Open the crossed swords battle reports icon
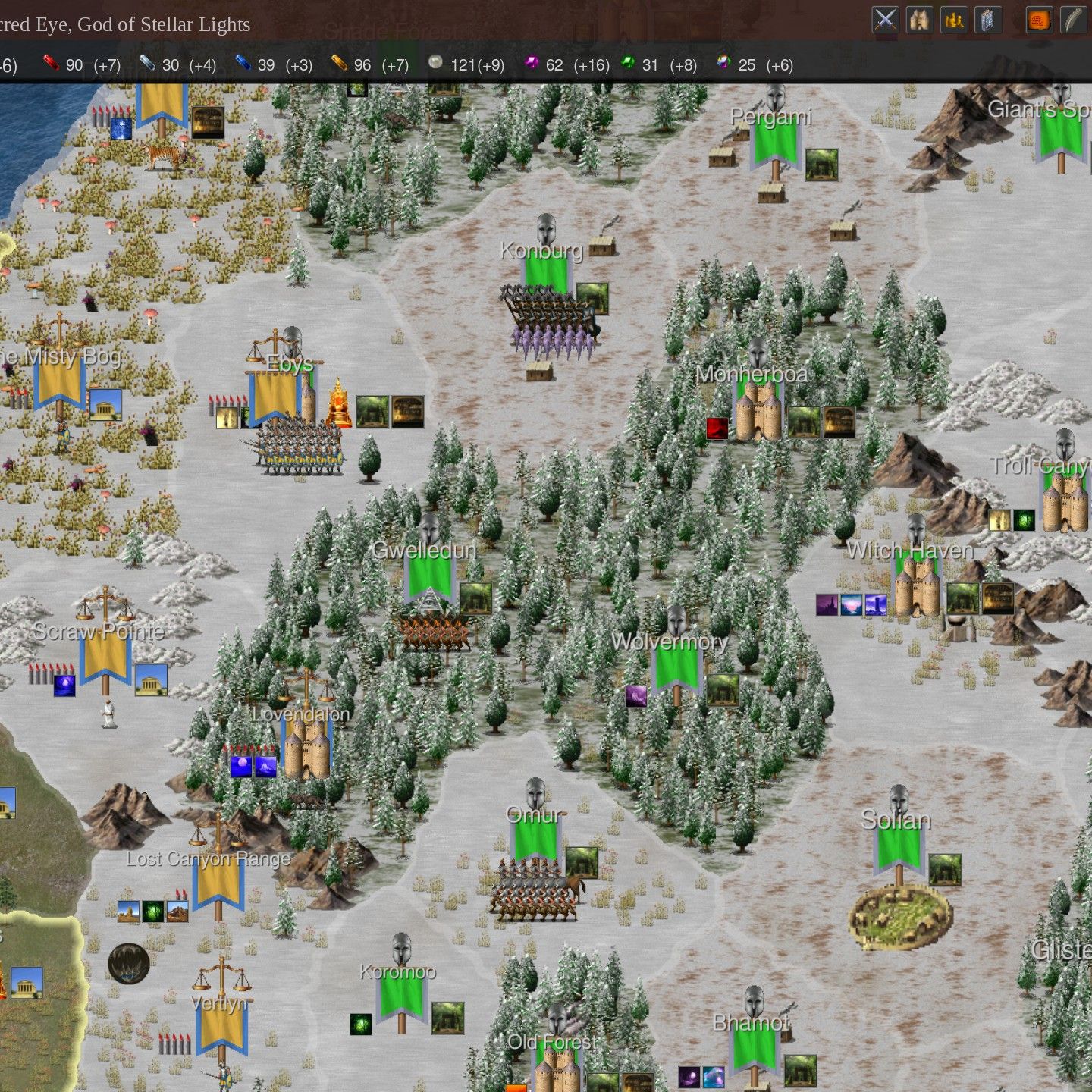The image size is (1092, 1092). (884, 18)
